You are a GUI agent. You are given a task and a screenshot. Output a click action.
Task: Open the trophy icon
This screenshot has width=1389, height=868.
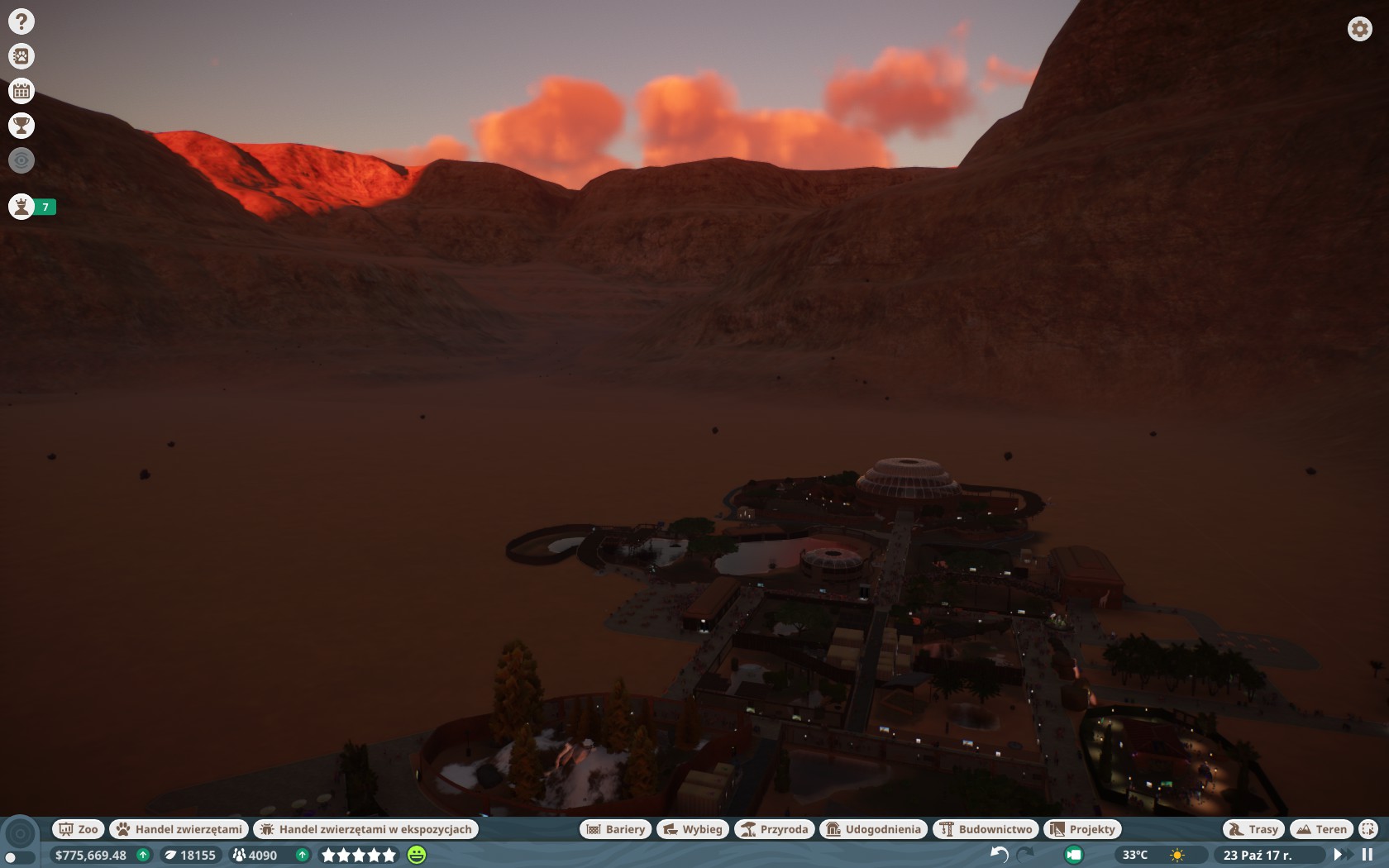tap(21, 126)
